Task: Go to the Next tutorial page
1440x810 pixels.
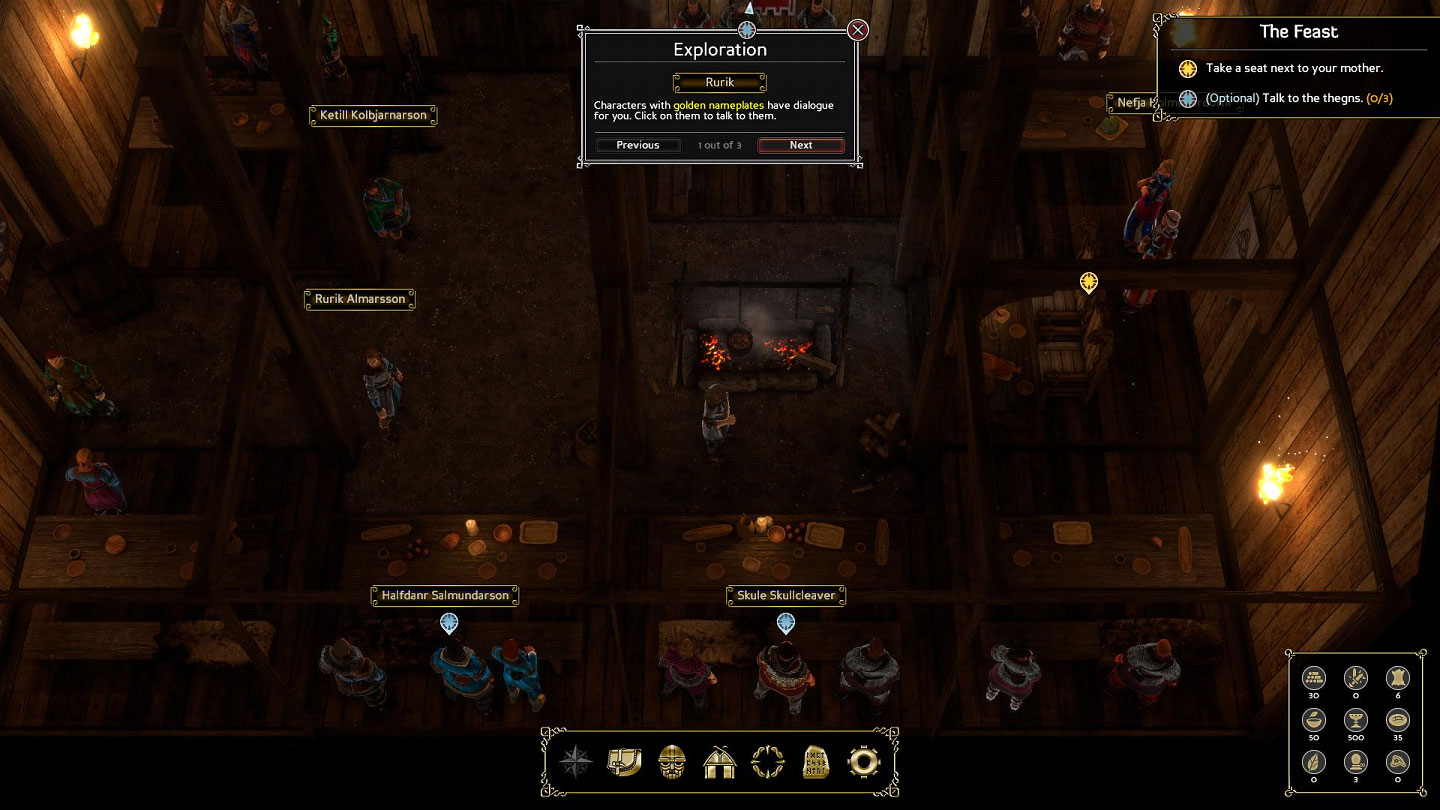Action: pos(801,145)
